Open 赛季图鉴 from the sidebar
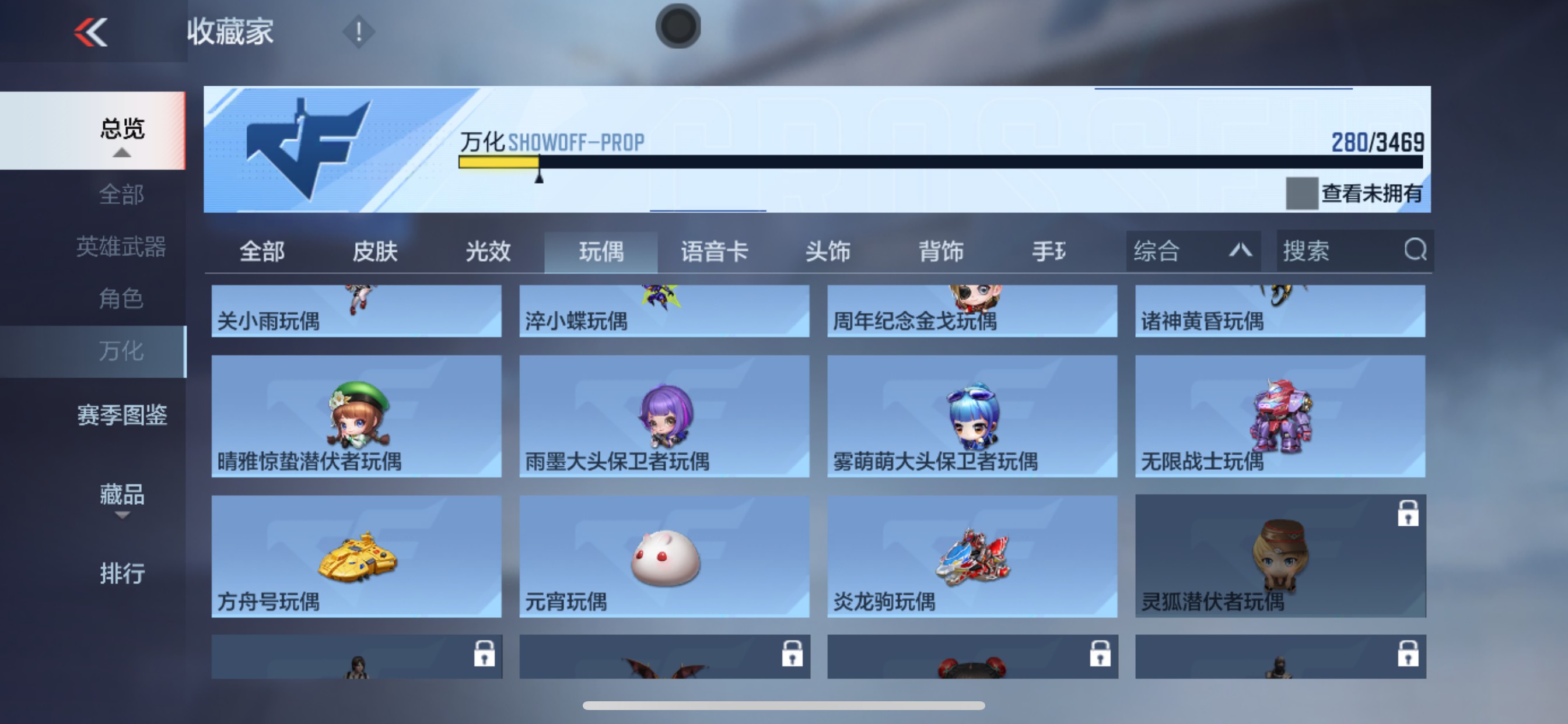This screenshot has width=1568, height=724. coord(122,416)
